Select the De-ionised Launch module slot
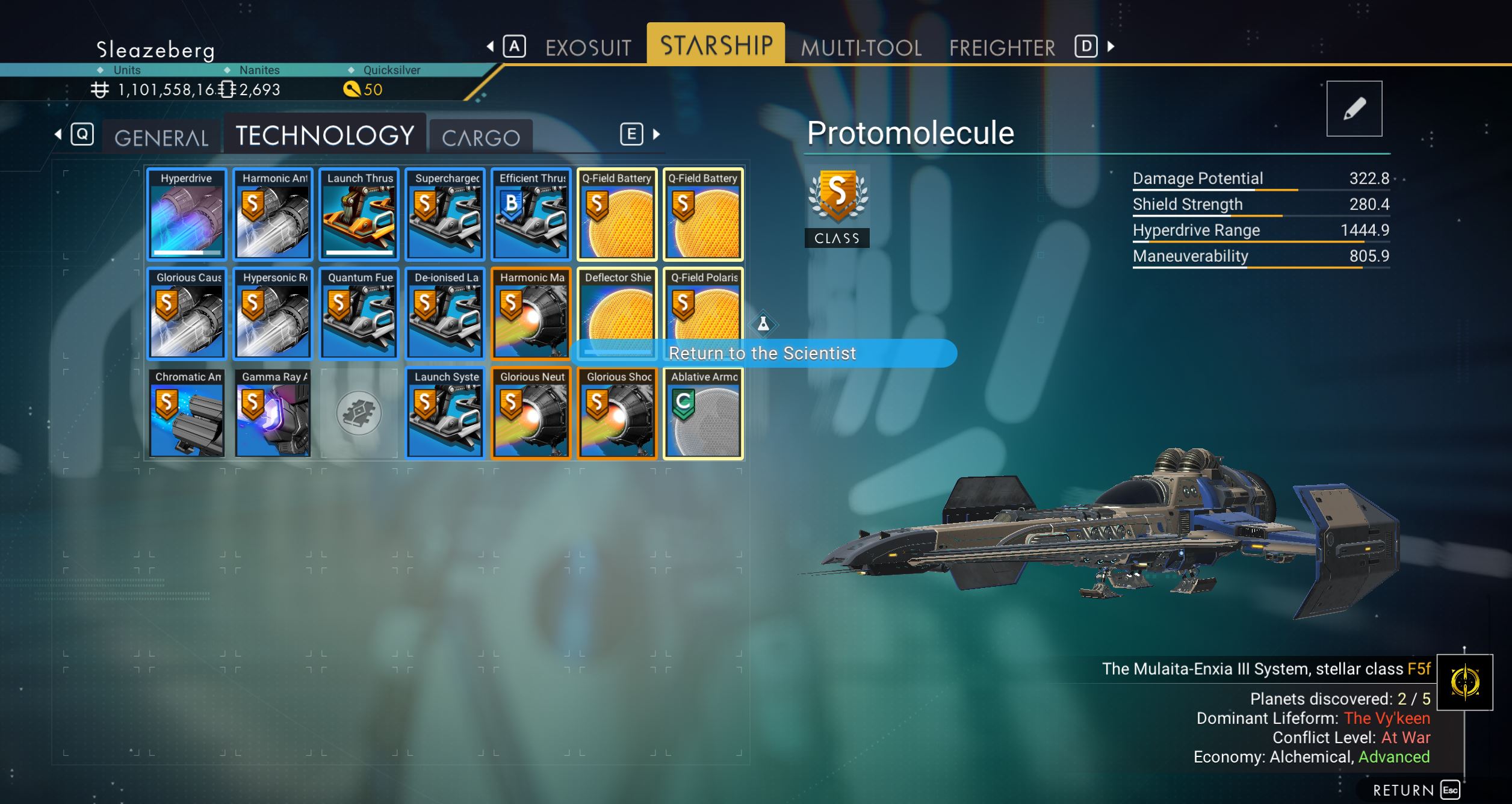The image size is (1512, 804). tap(445, 314)
